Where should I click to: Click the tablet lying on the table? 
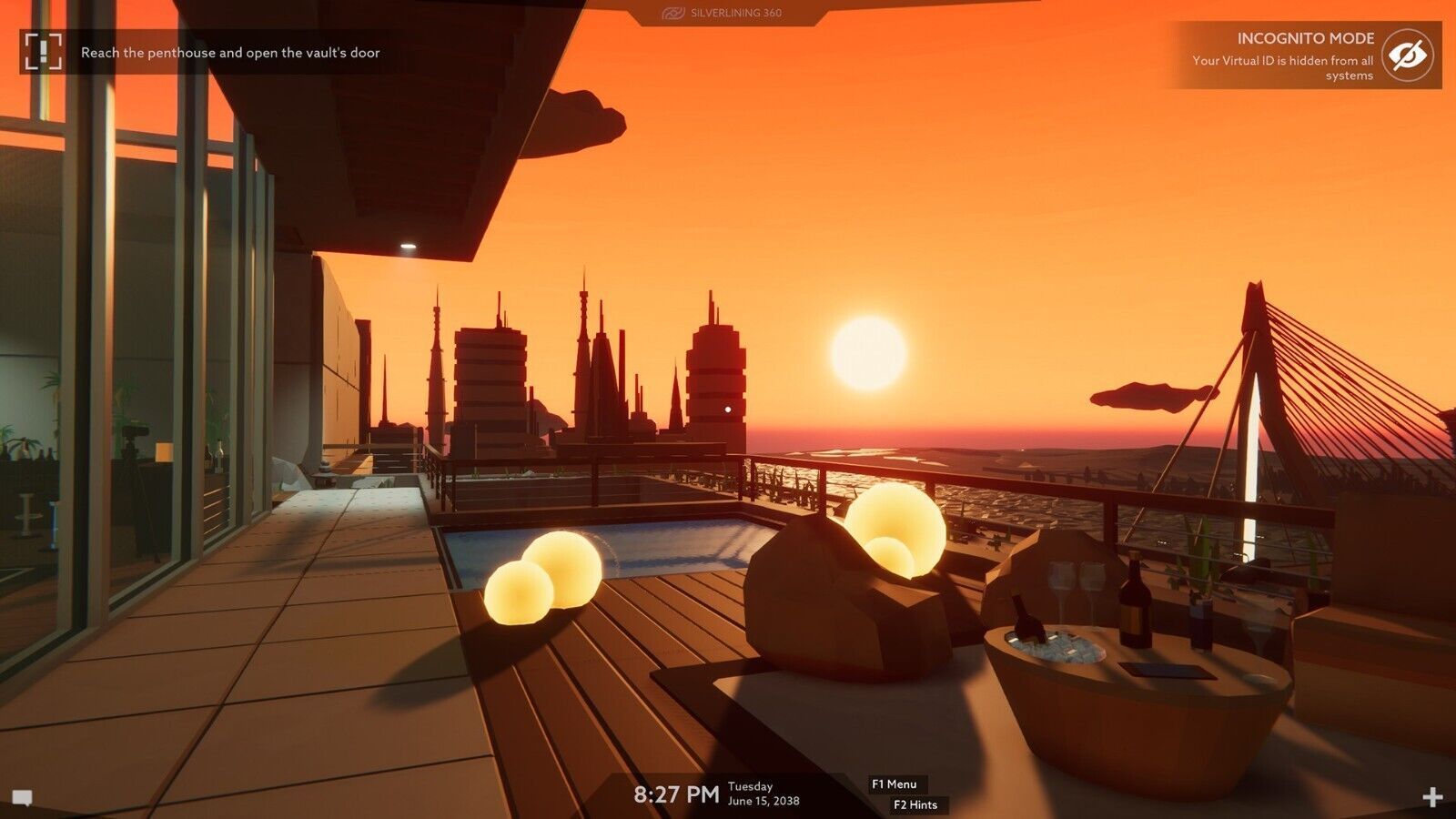coord(1167,670)
